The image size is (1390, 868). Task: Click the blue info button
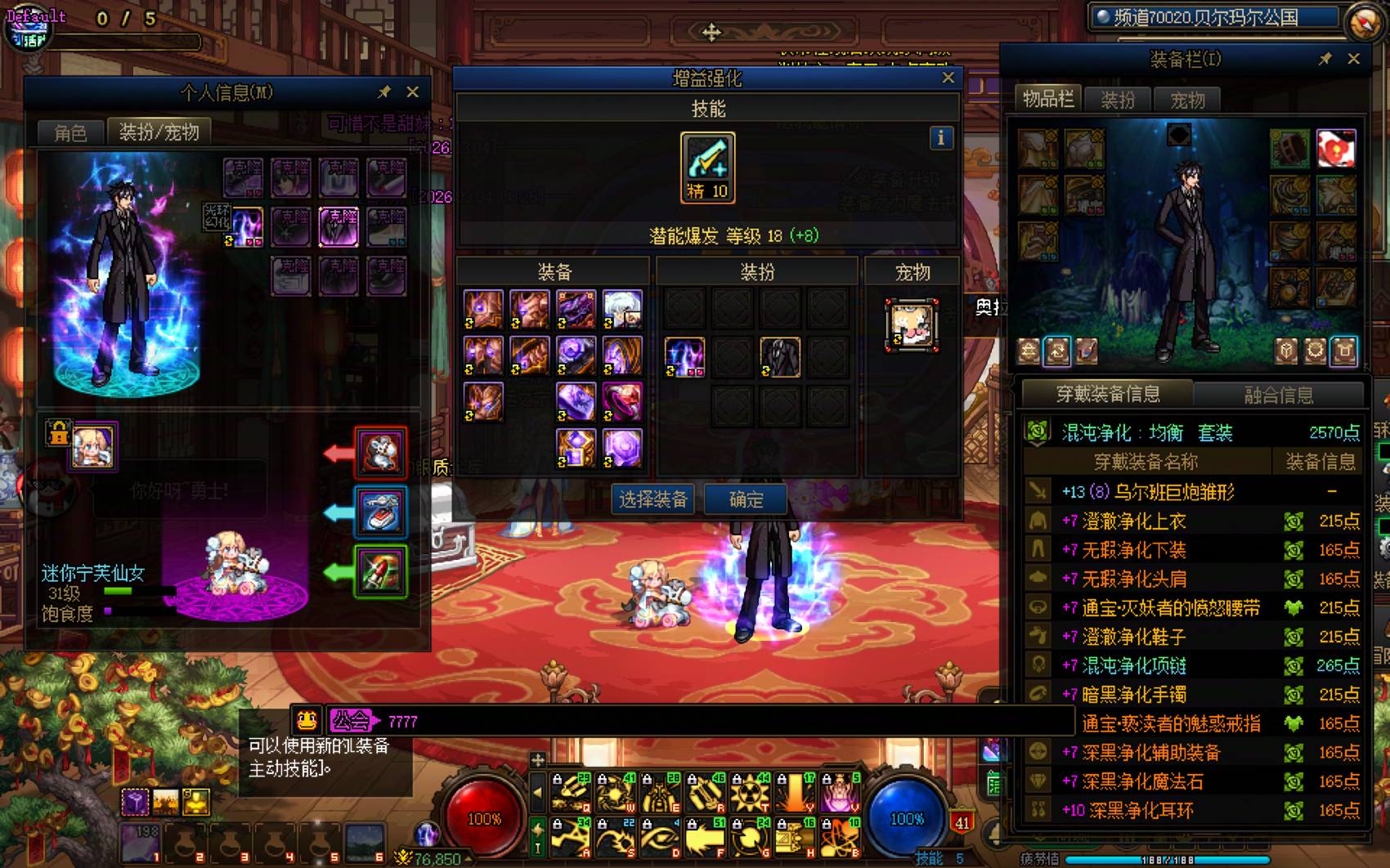(940, 138)
